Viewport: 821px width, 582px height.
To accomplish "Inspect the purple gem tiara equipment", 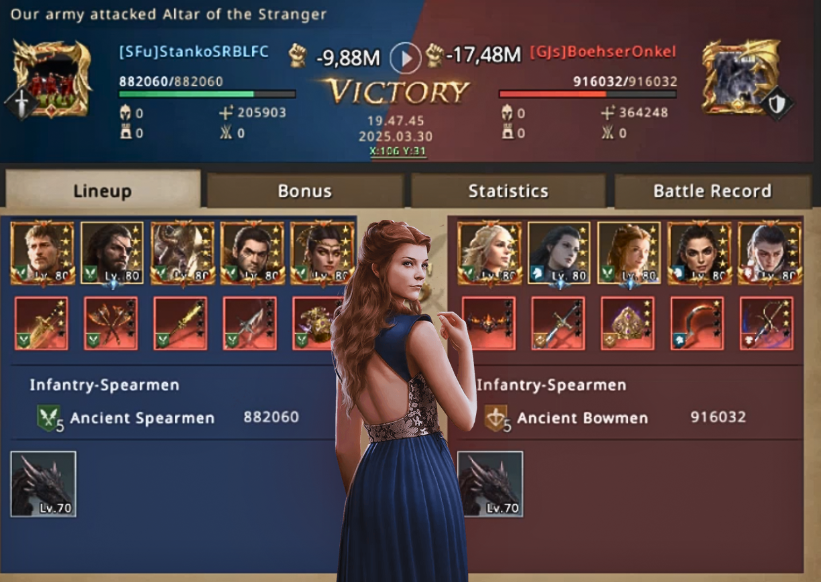I will (627, 323).
